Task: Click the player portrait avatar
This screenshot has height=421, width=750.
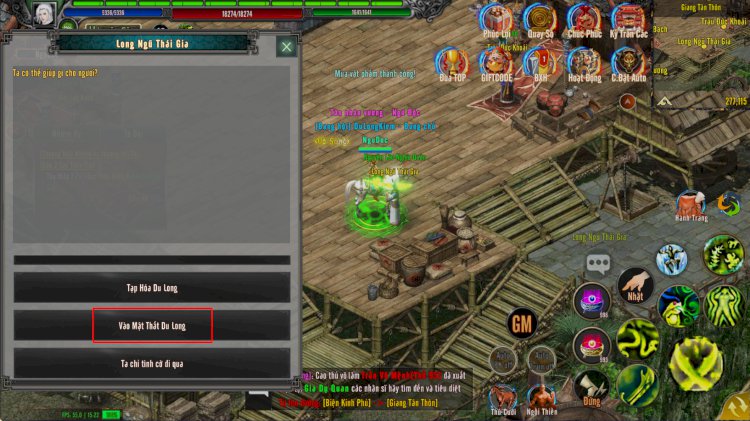Action: tap(44, 14)
